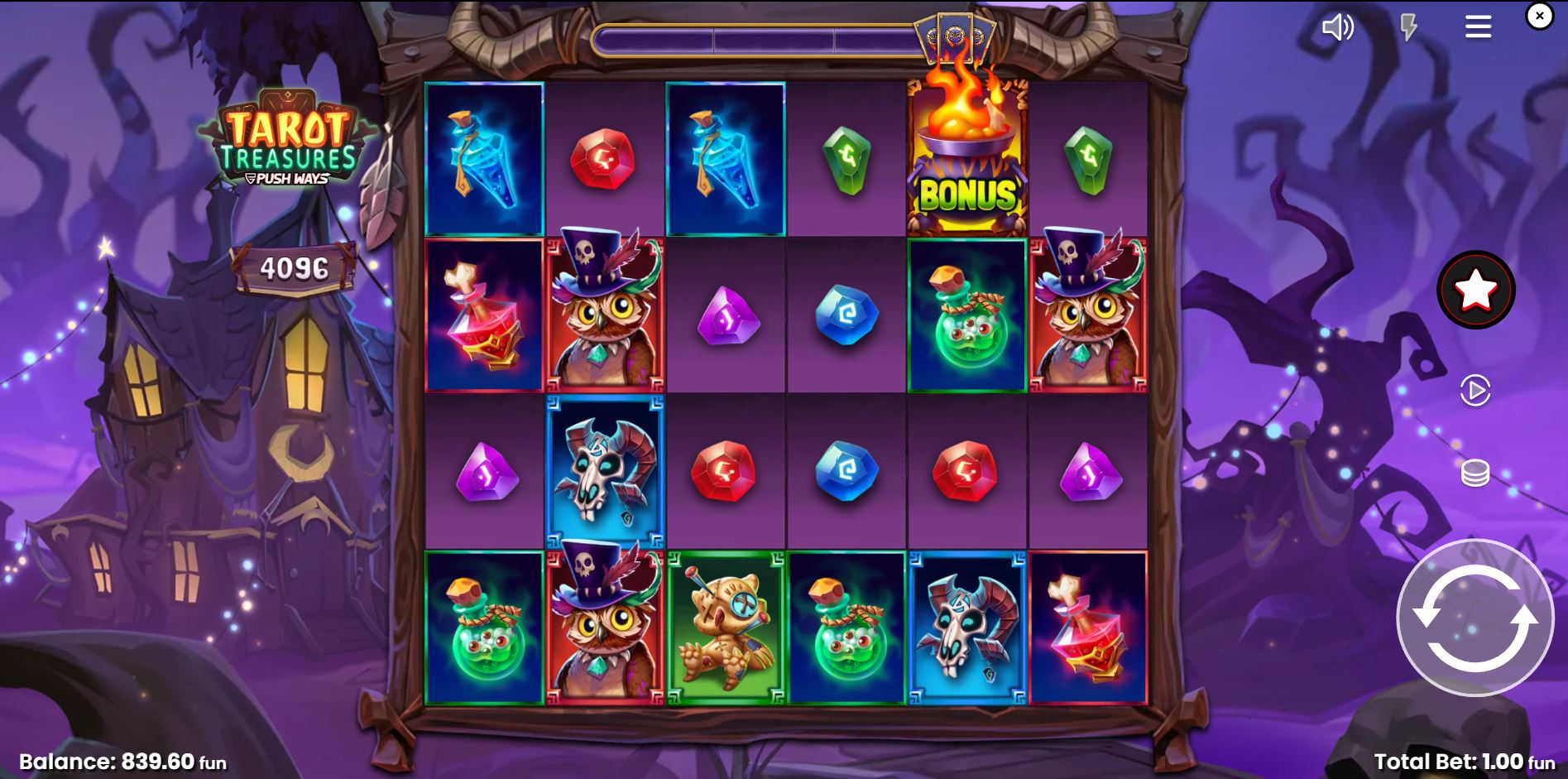This screenshot has height=779, width=1568.
Task: Select the red star feature button
Action: click(x=1476, y=289)
